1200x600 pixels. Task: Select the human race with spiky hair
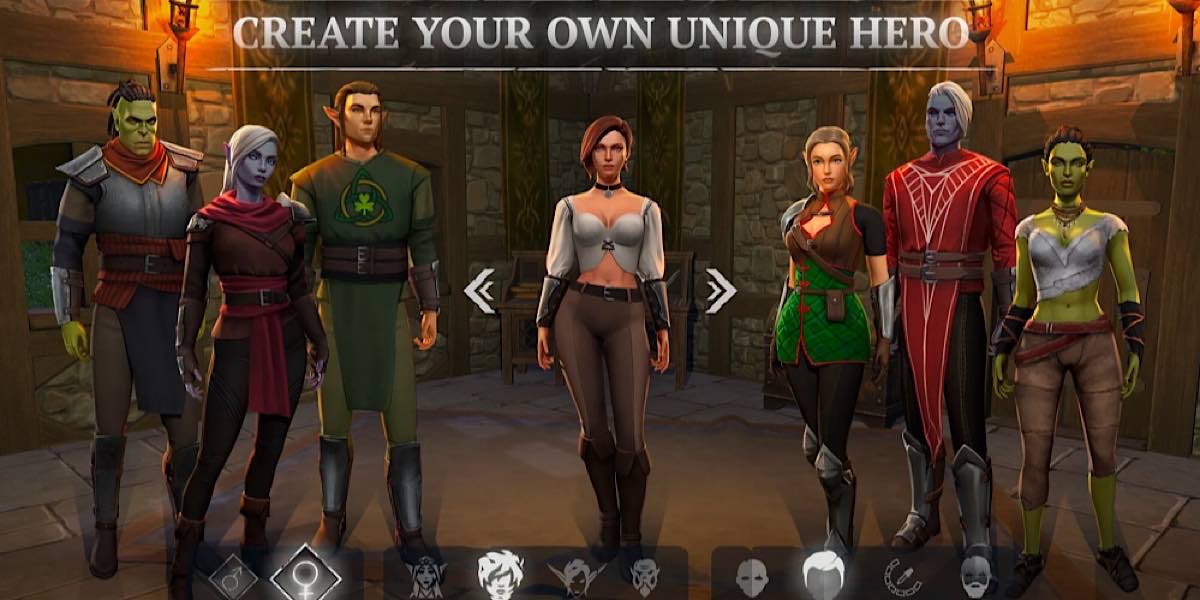point(499,575)
